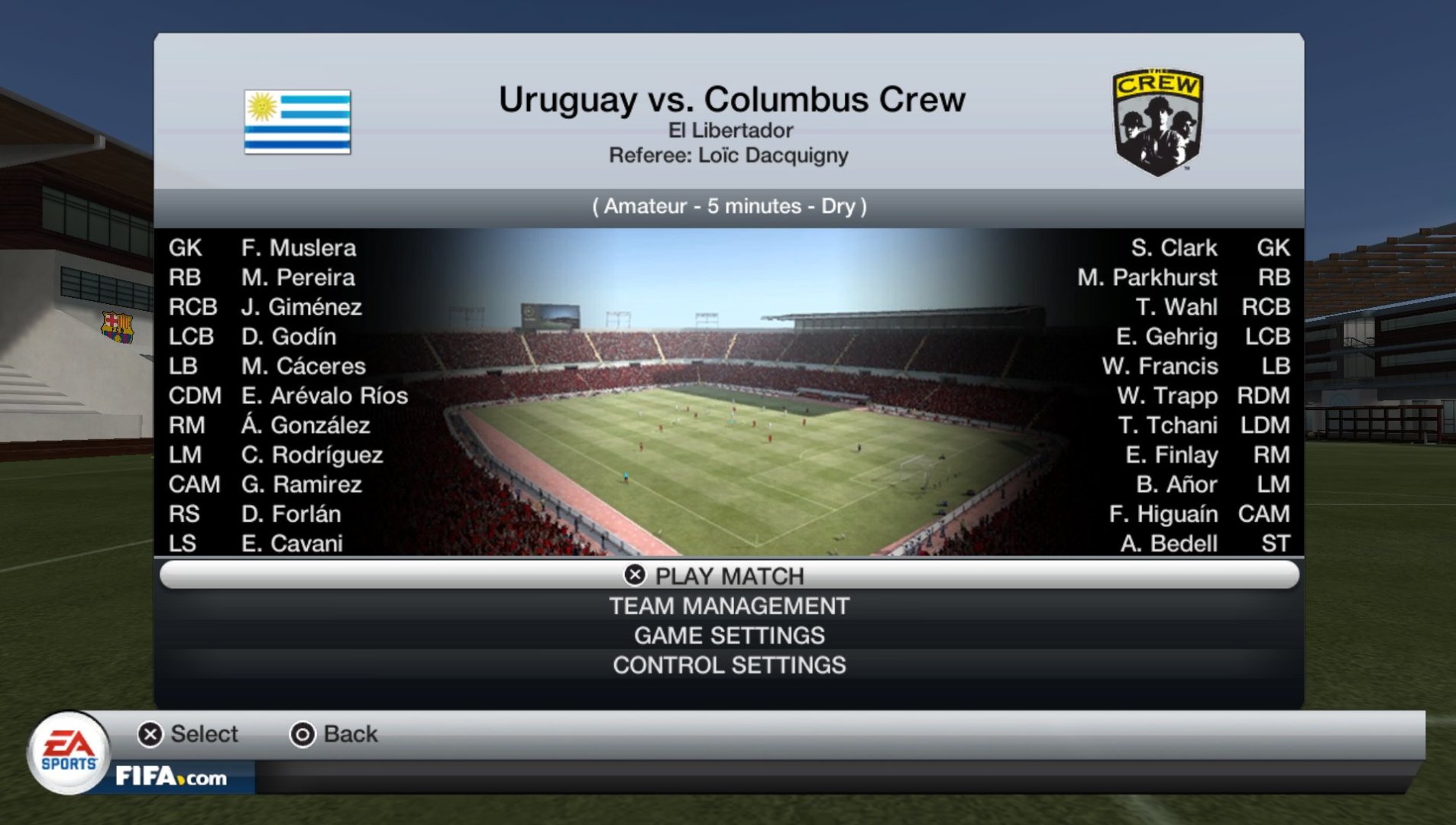Select the Play Match option

coord(729,575)
